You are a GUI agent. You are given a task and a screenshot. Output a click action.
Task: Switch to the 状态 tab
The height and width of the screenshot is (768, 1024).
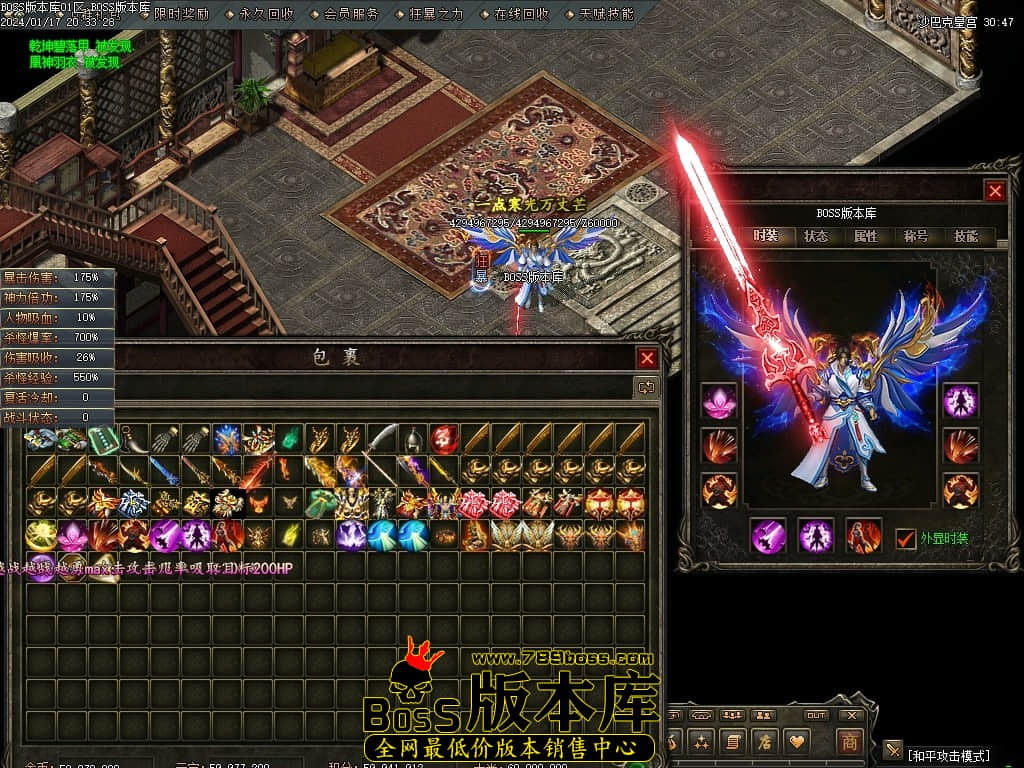(816, 237)
